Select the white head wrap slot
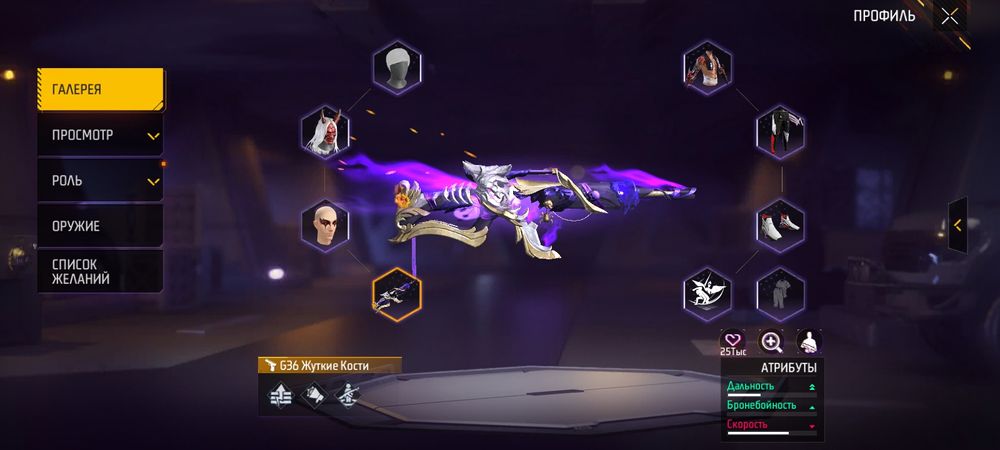This screenshot has height=450, width=1000. [x=397, y=68]
